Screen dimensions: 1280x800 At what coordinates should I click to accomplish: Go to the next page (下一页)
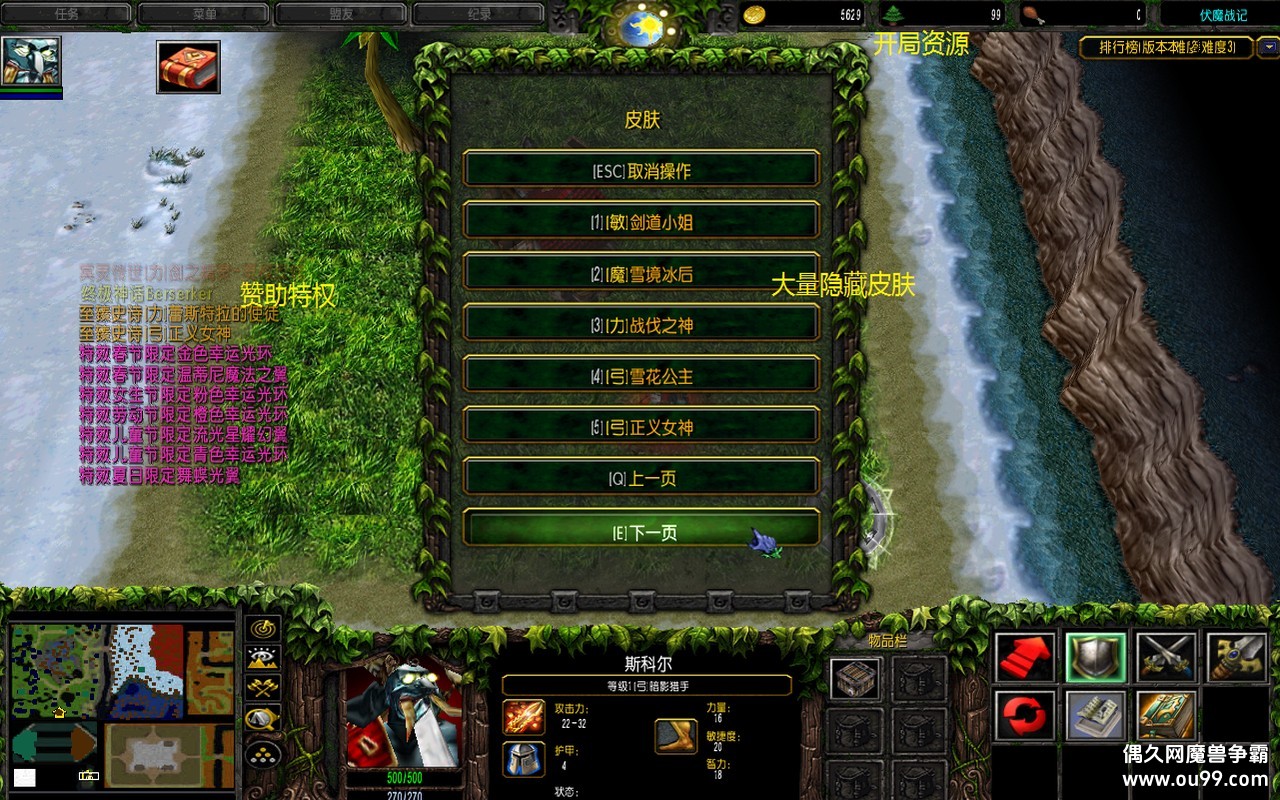pyautogui.click(x=641, y=532)
